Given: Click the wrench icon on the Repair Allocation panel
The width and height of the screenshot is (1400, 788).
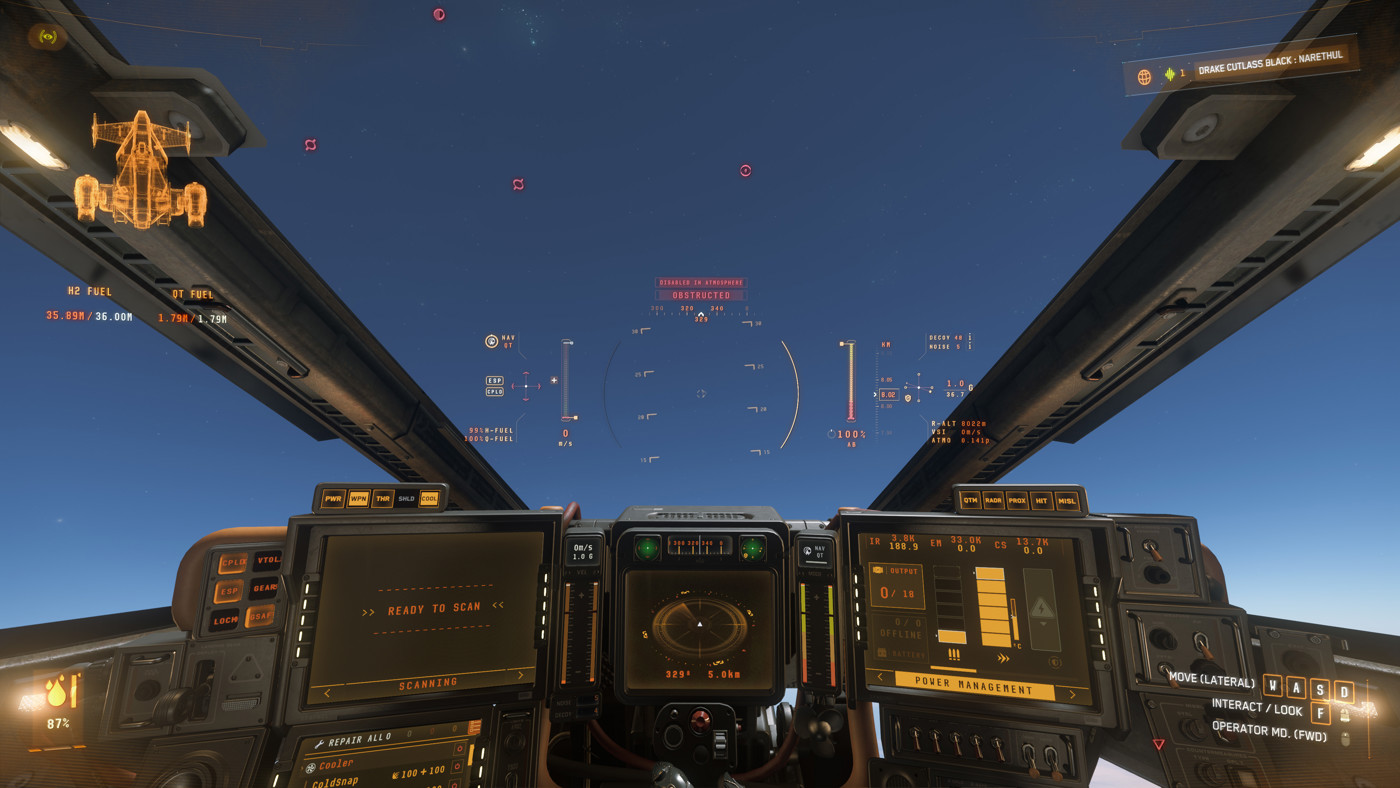Looking at the screenshot, I should 319,742.
